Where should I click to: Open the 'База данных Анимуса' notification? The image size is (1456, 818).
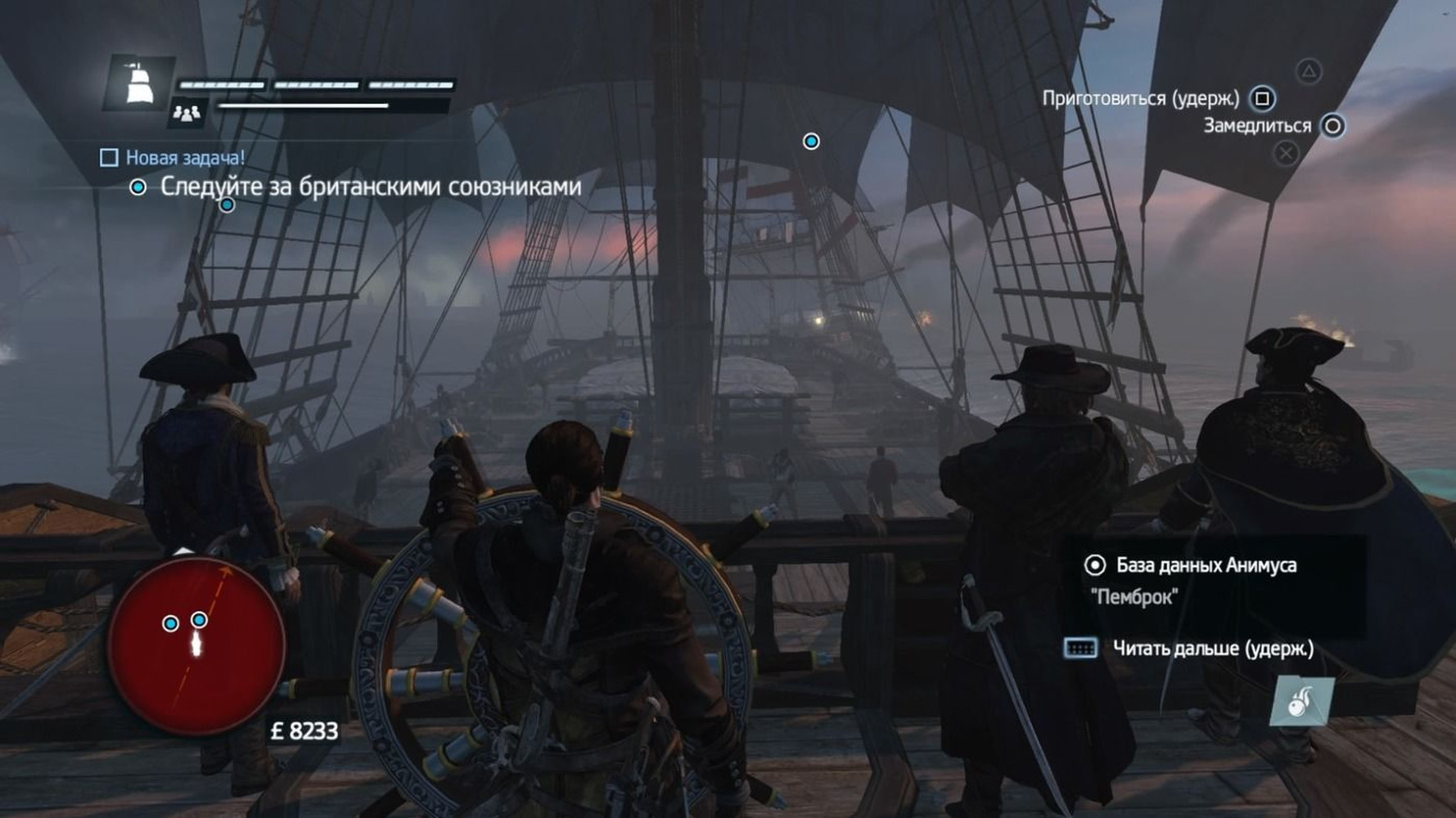pos(1206,565)
